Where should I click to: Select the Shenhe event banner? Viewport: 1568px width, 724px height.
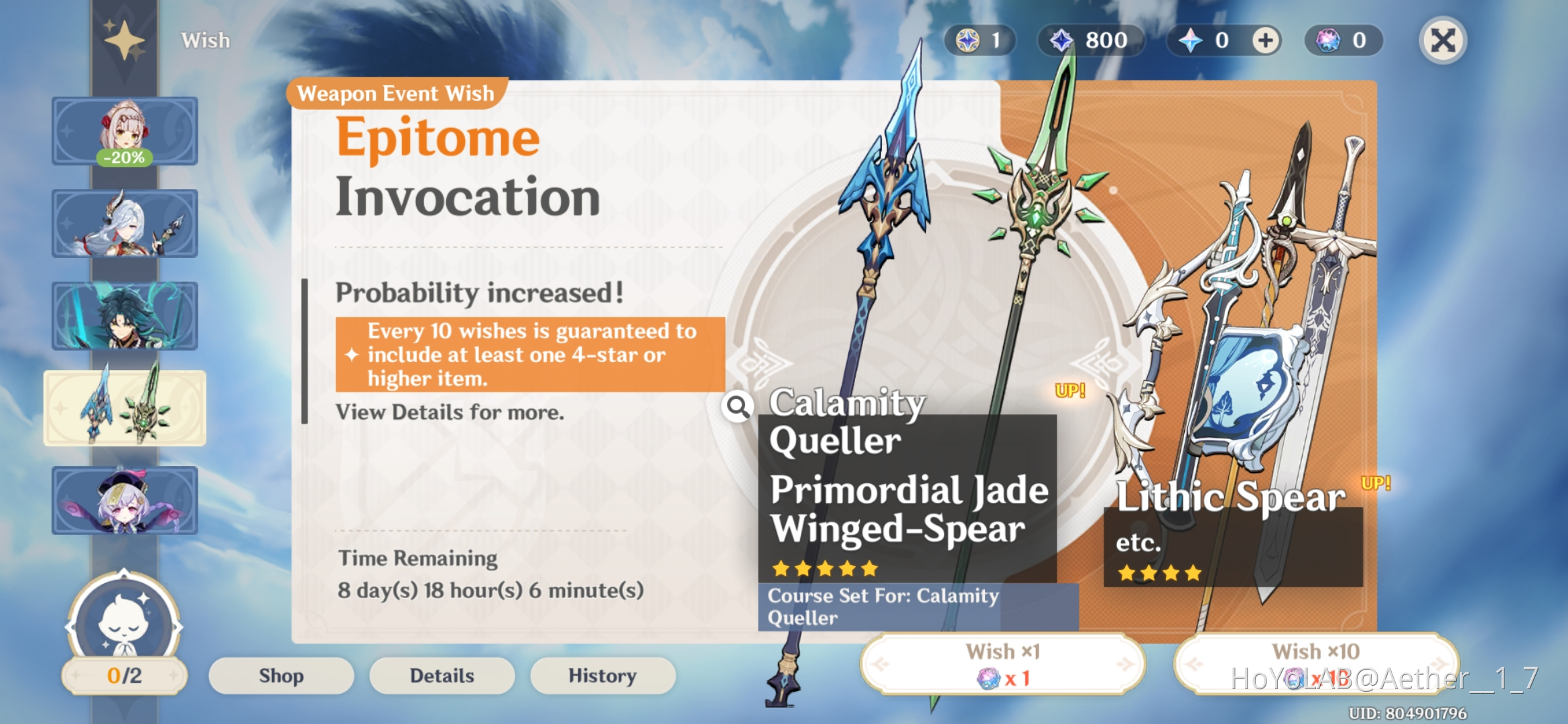point(125,224)
